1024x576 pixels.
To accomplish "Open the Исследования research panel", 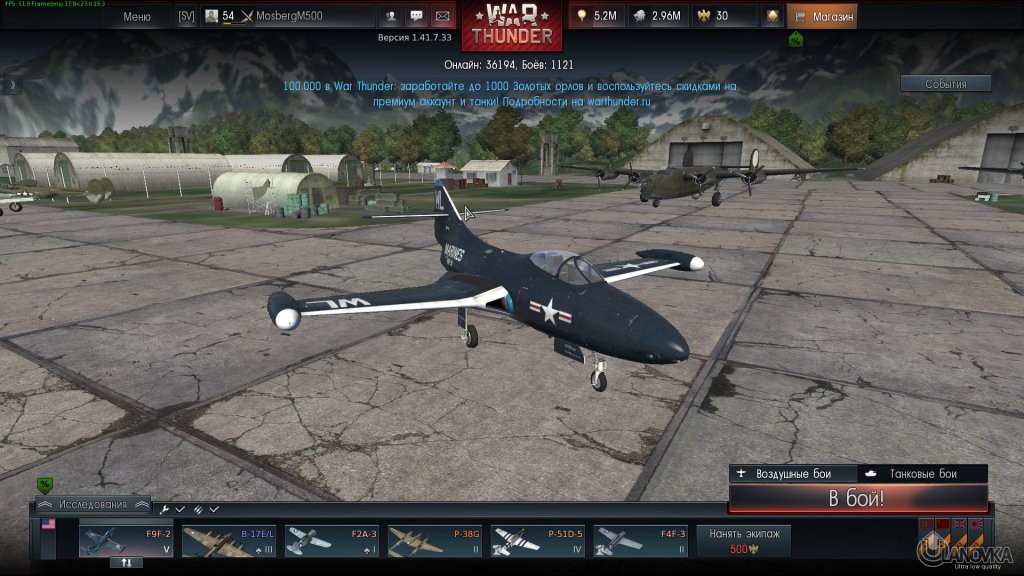I will pyautogui.click(x=91, y=504).
